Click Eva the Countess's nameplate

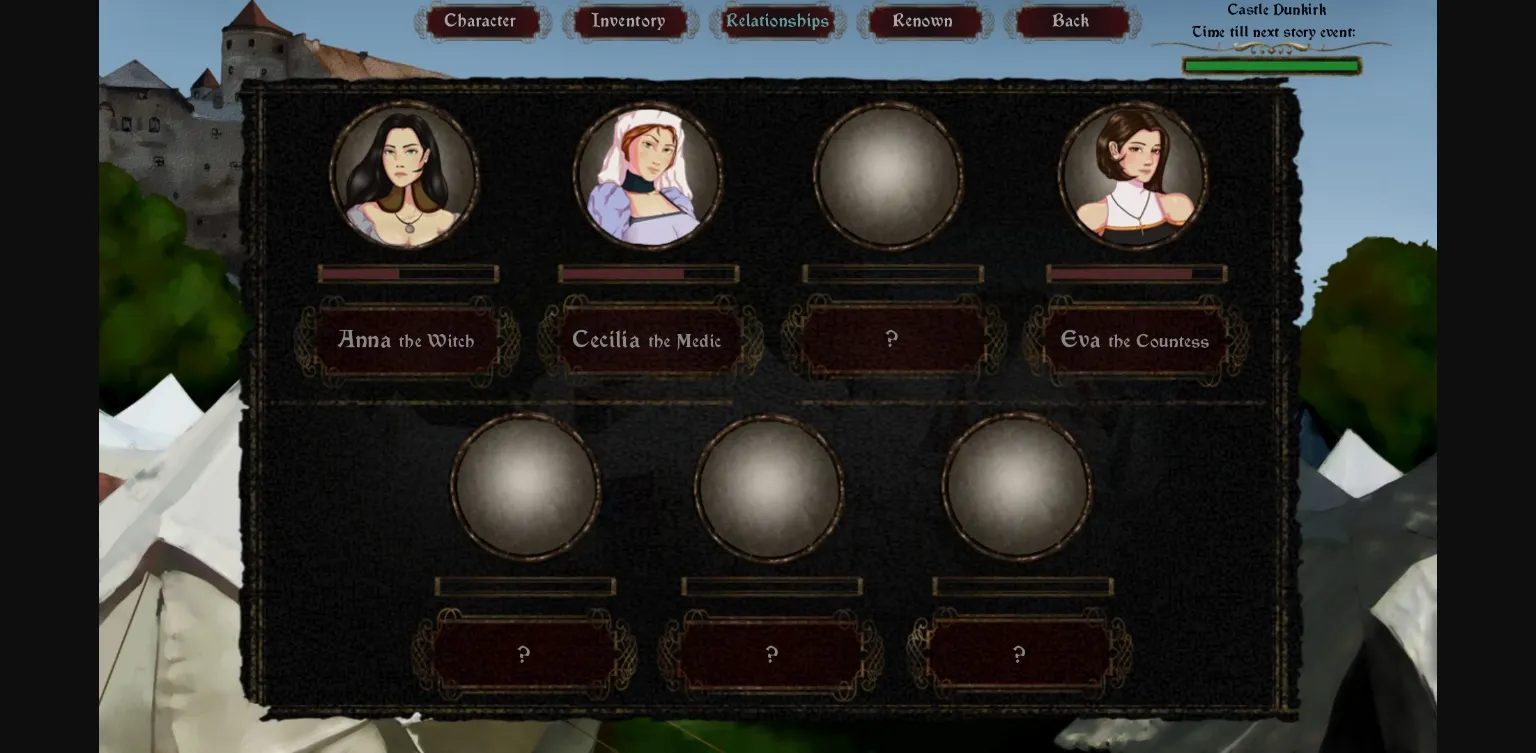(1134, 341)
